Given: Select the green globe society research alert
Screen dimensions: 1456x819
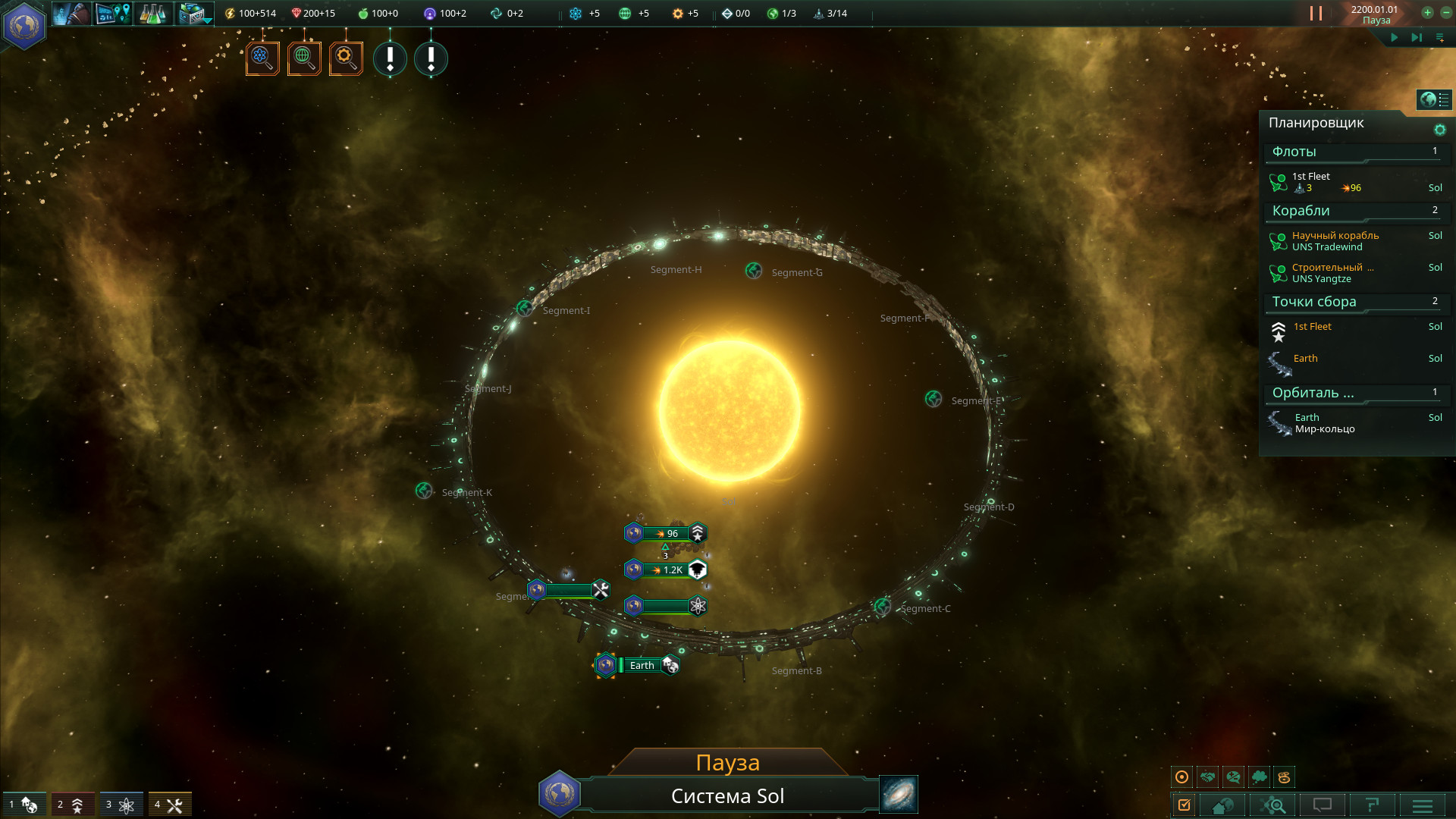Looking at the screenshot, I should pos(304,58).
